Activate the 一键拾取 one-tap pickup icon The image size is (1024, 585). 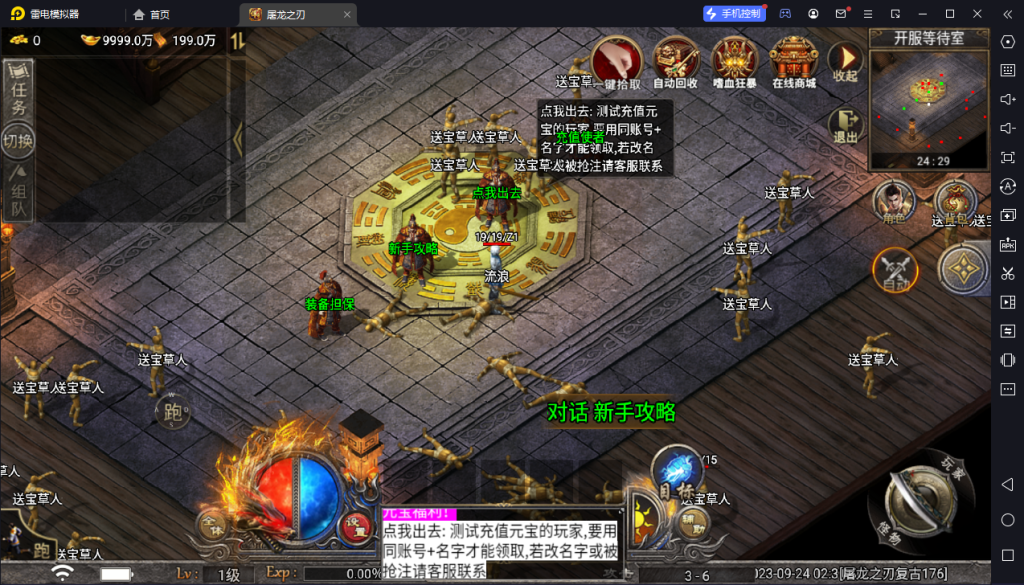(x=618, y=63)
